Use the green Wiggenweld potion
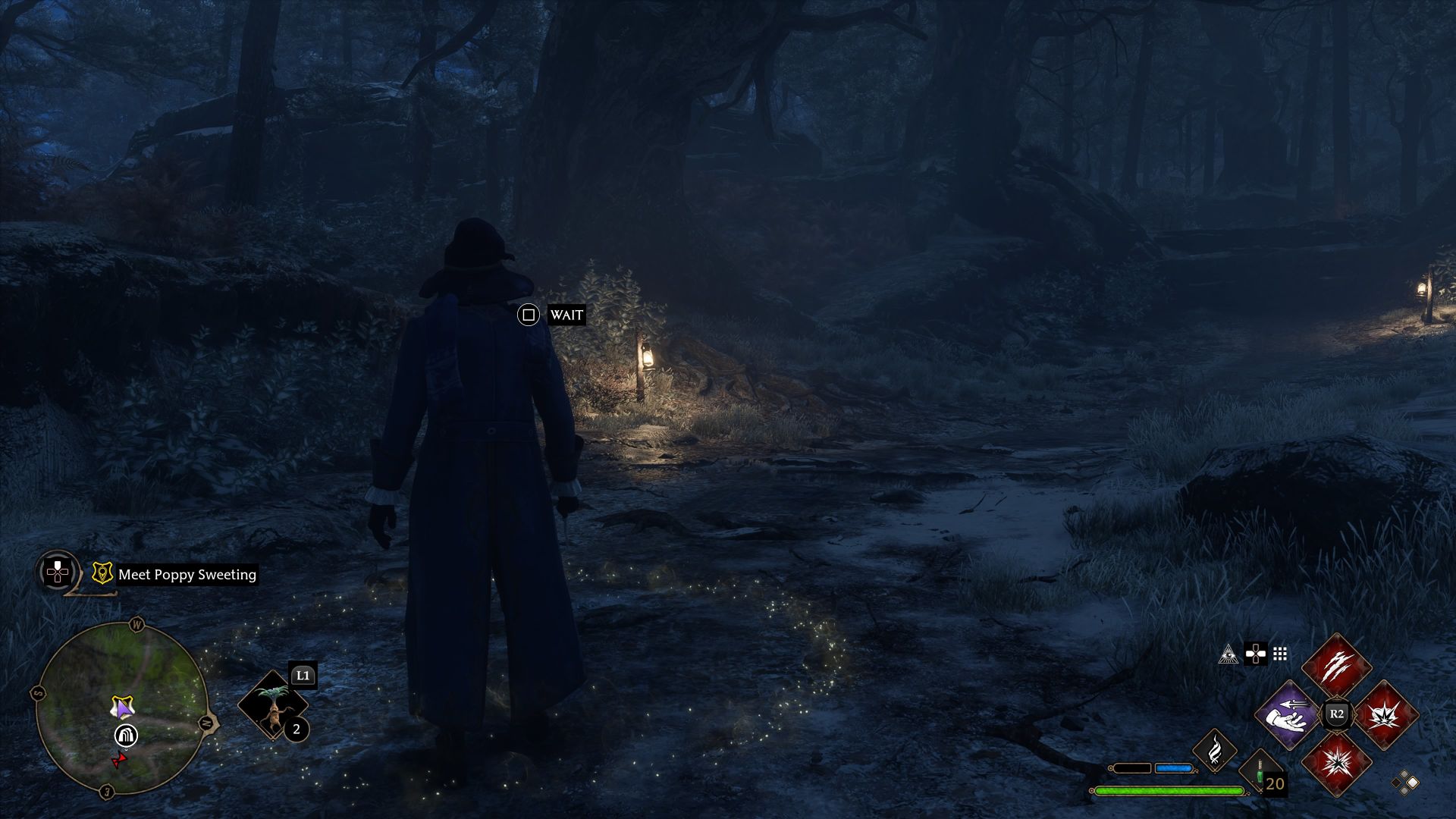 (x=1260, y=775)
